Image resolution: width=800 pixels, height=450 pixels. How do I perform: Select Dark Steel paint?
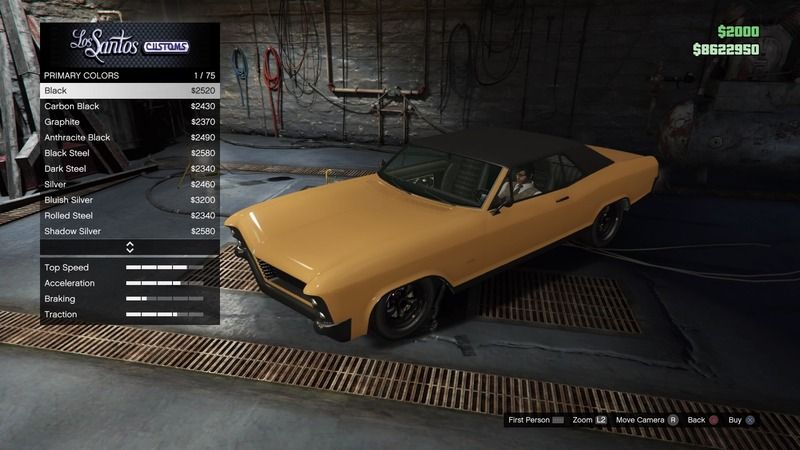(129, 169)
